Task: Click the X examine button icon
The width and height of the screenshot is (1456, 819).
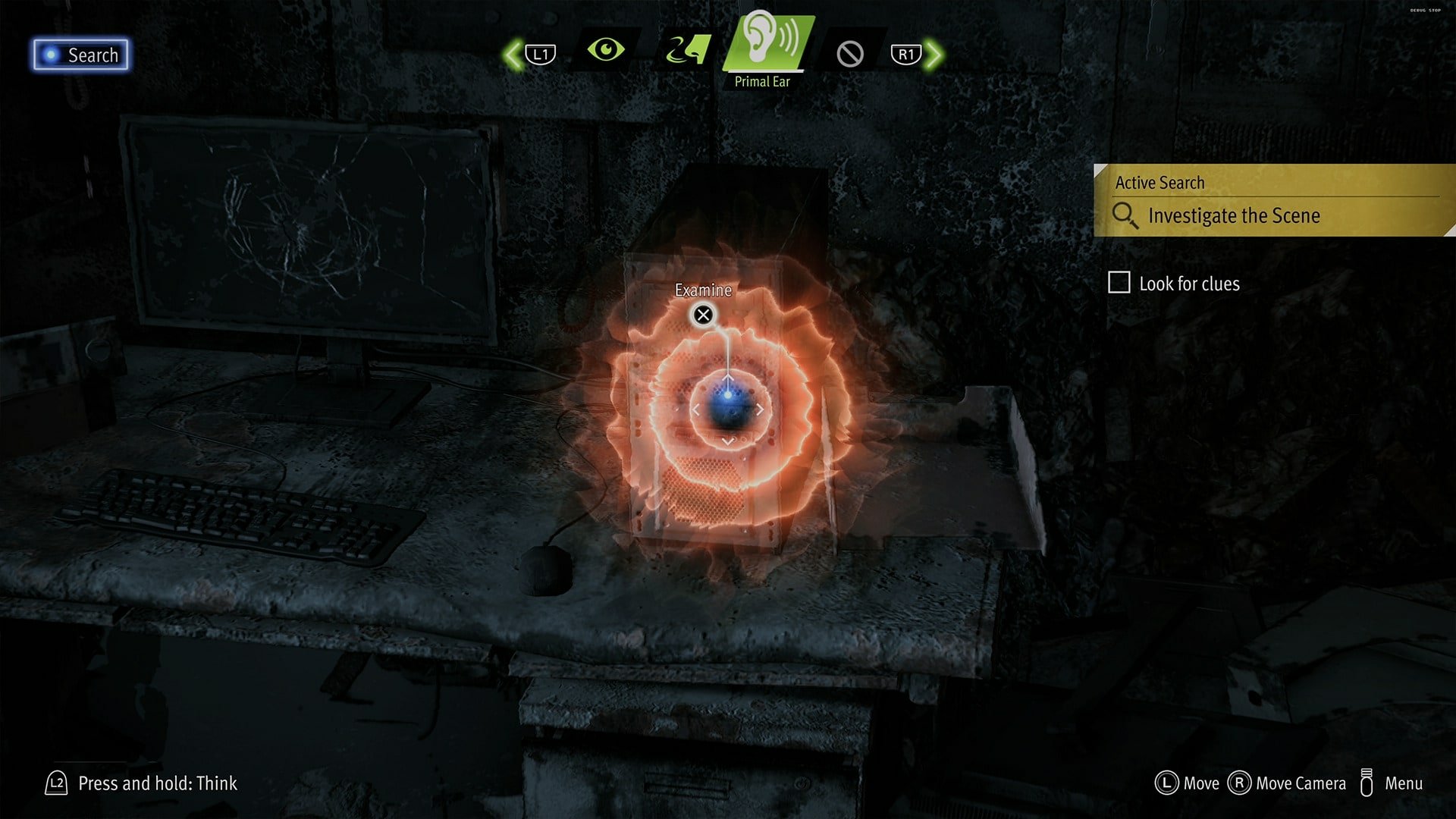Action: pyautogui.click(x=703, y=315)
